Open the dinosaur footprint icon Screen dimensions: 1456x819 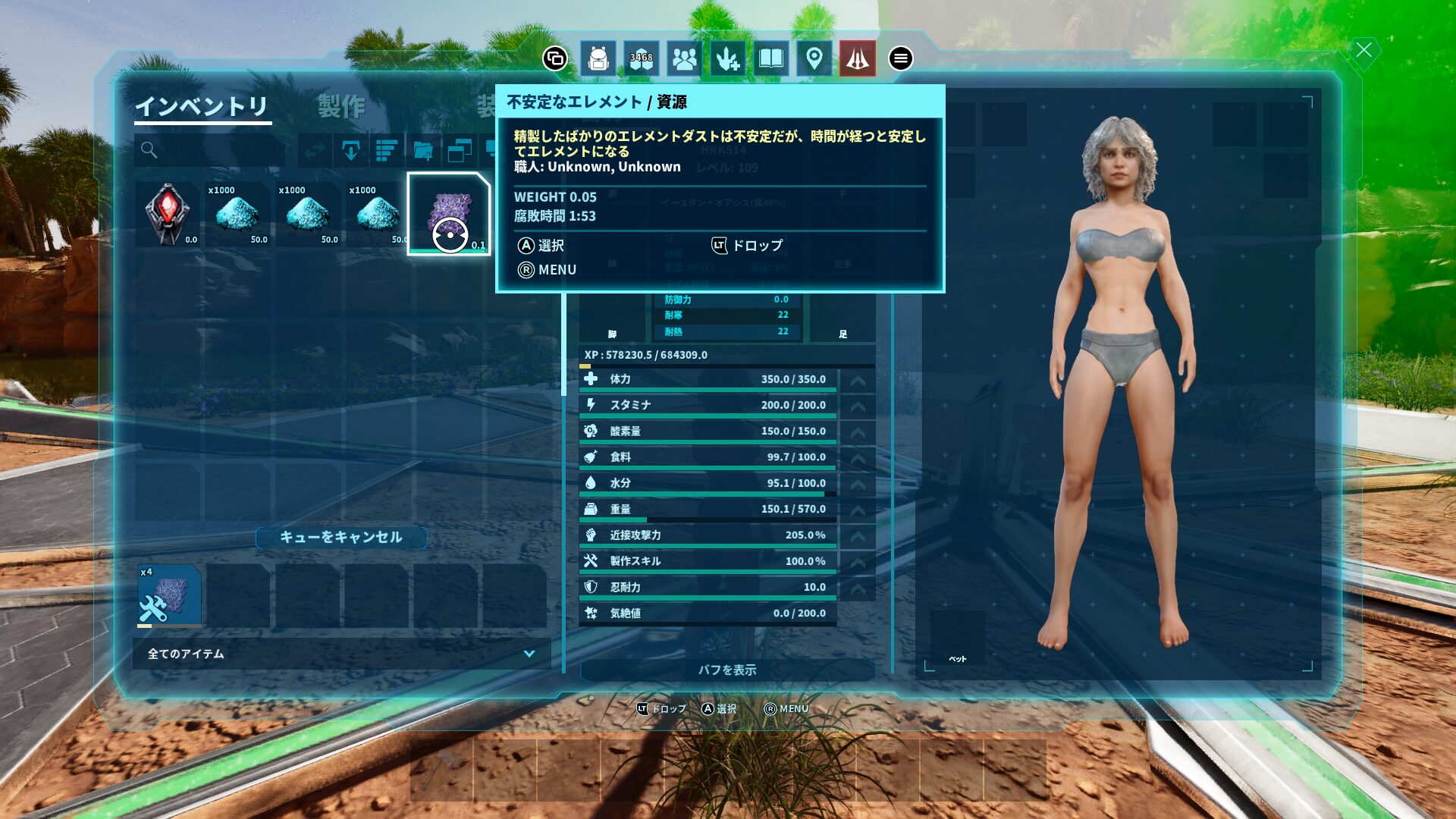click(x=727, y=58)
